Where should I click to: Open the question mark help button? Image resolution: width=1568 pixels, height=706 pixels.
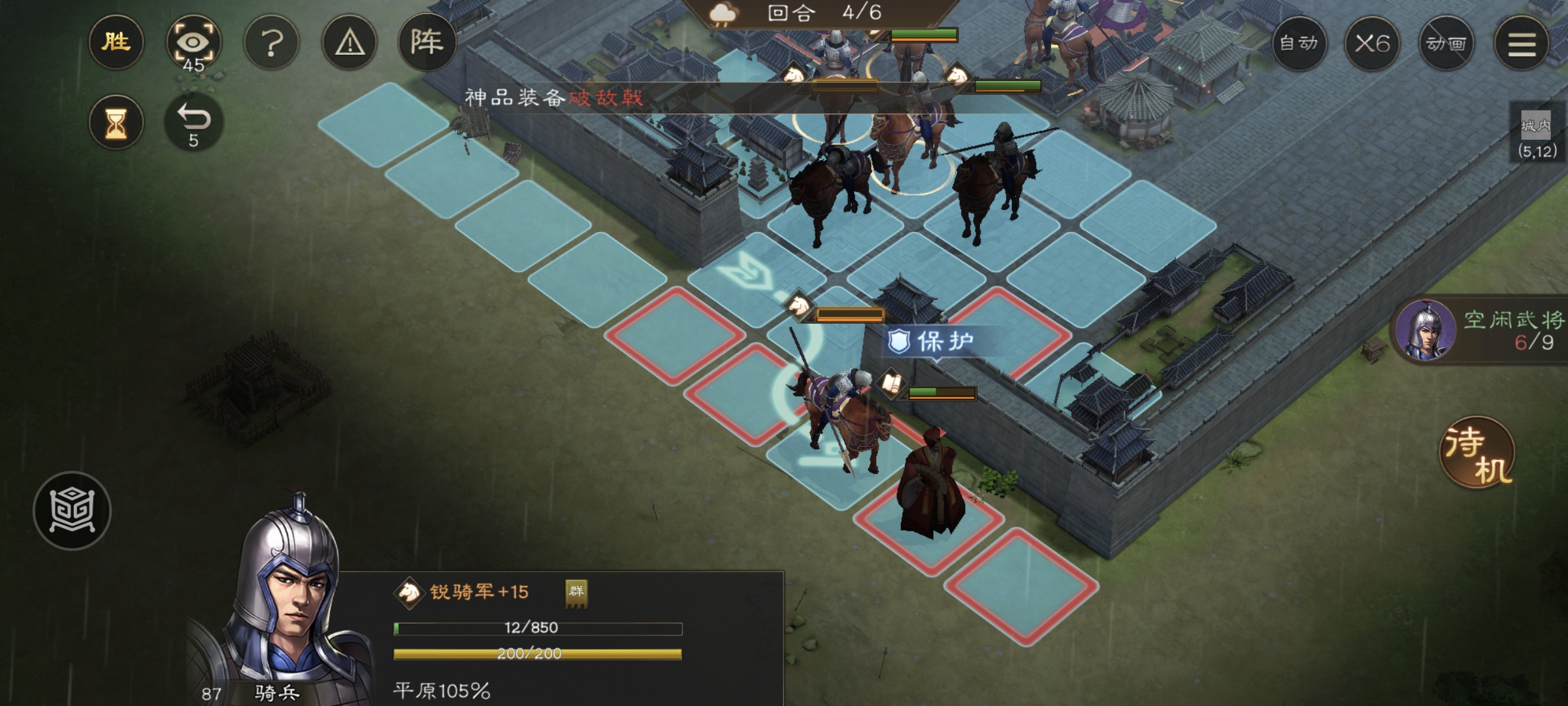(271, 43)
